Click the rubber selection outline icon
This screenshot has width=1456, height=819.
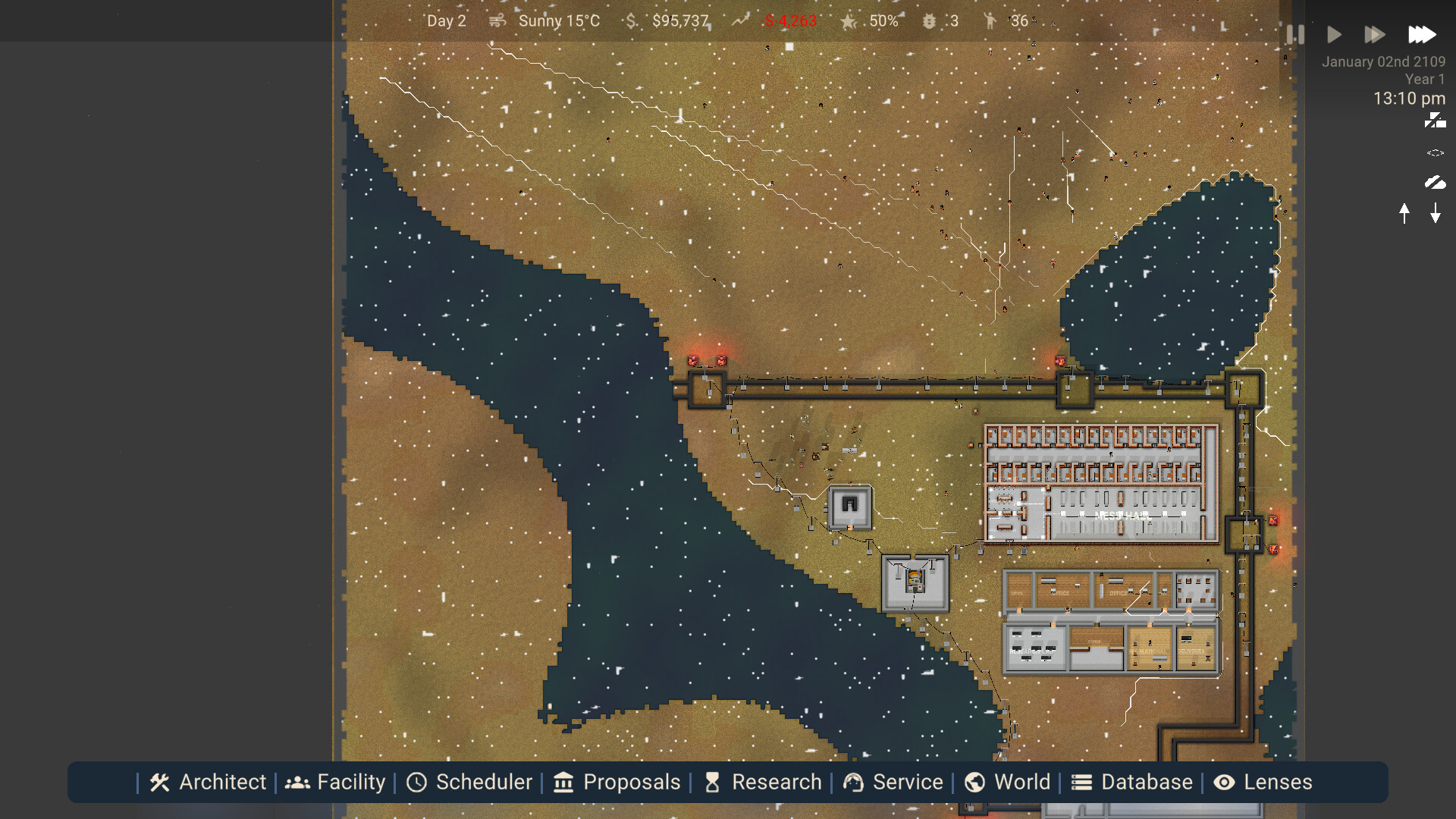[x=1436, y=152]
